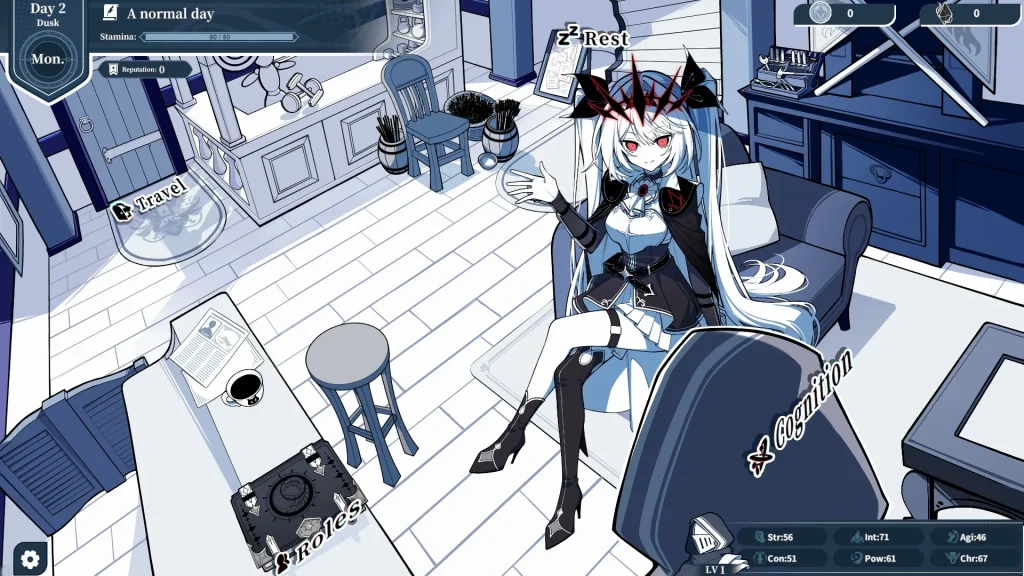Open the Cognition menu
The height and width of the screenshot is (576, 1024).
[801, 412]
